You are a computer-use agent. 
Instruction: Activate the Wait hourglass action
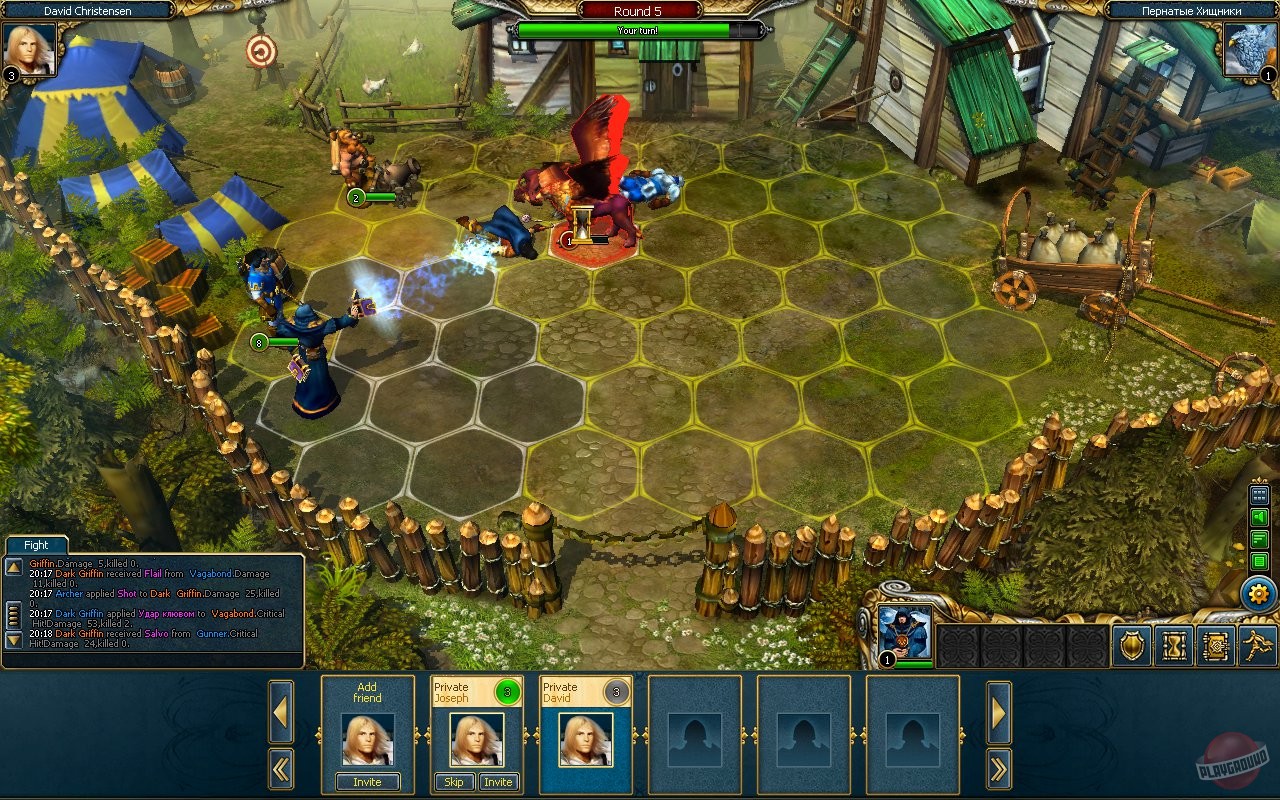tap(1174, 645)
